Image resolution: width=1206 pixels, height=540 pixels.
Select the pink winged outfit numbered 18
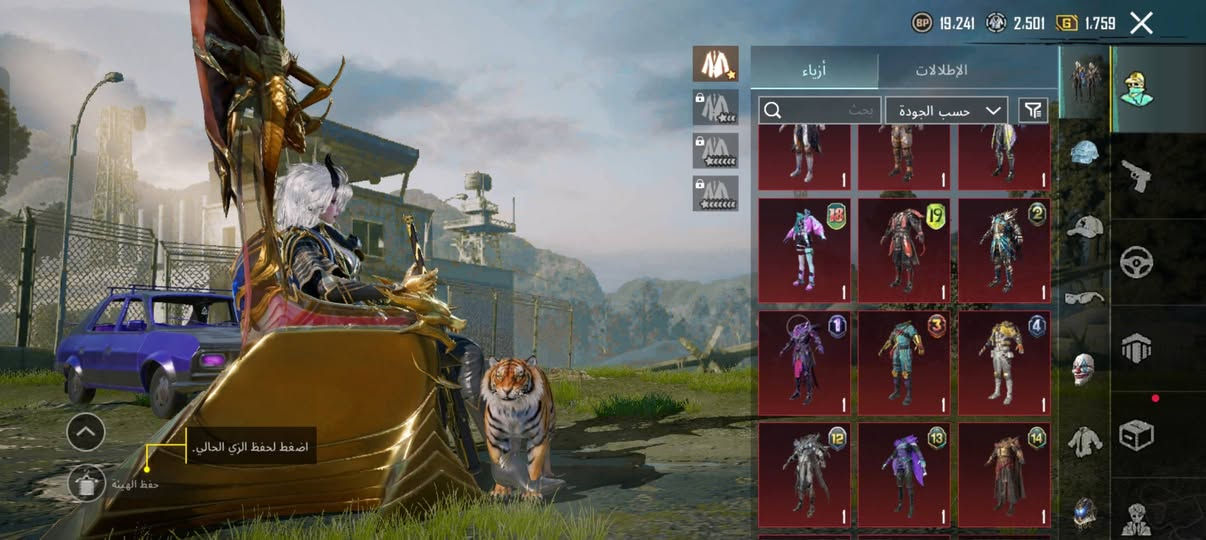pyautogui.click(x=804, y=251)
